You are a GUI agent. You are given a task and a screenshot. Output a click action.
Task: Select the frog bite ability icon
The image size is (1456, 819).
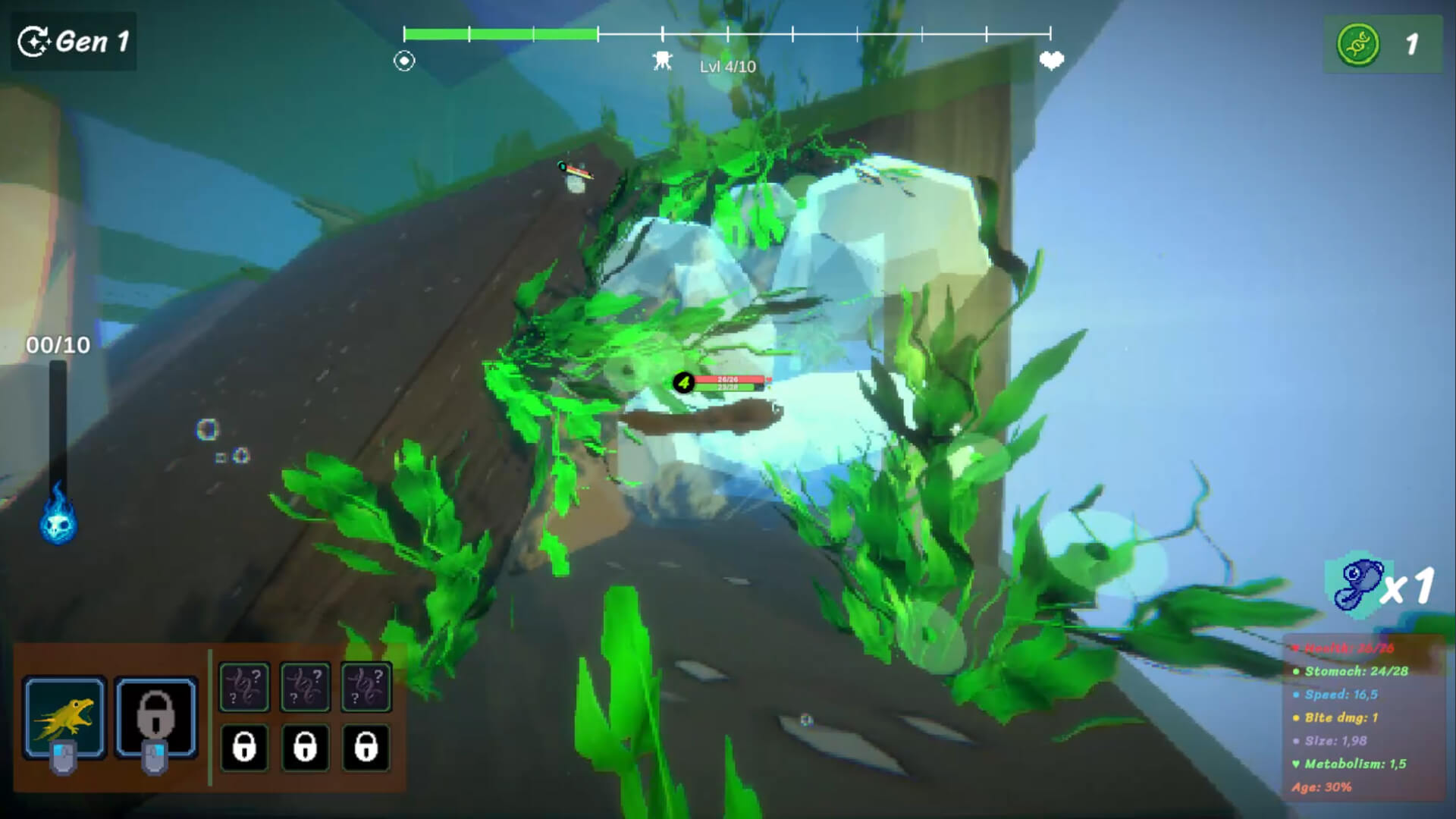65,717
